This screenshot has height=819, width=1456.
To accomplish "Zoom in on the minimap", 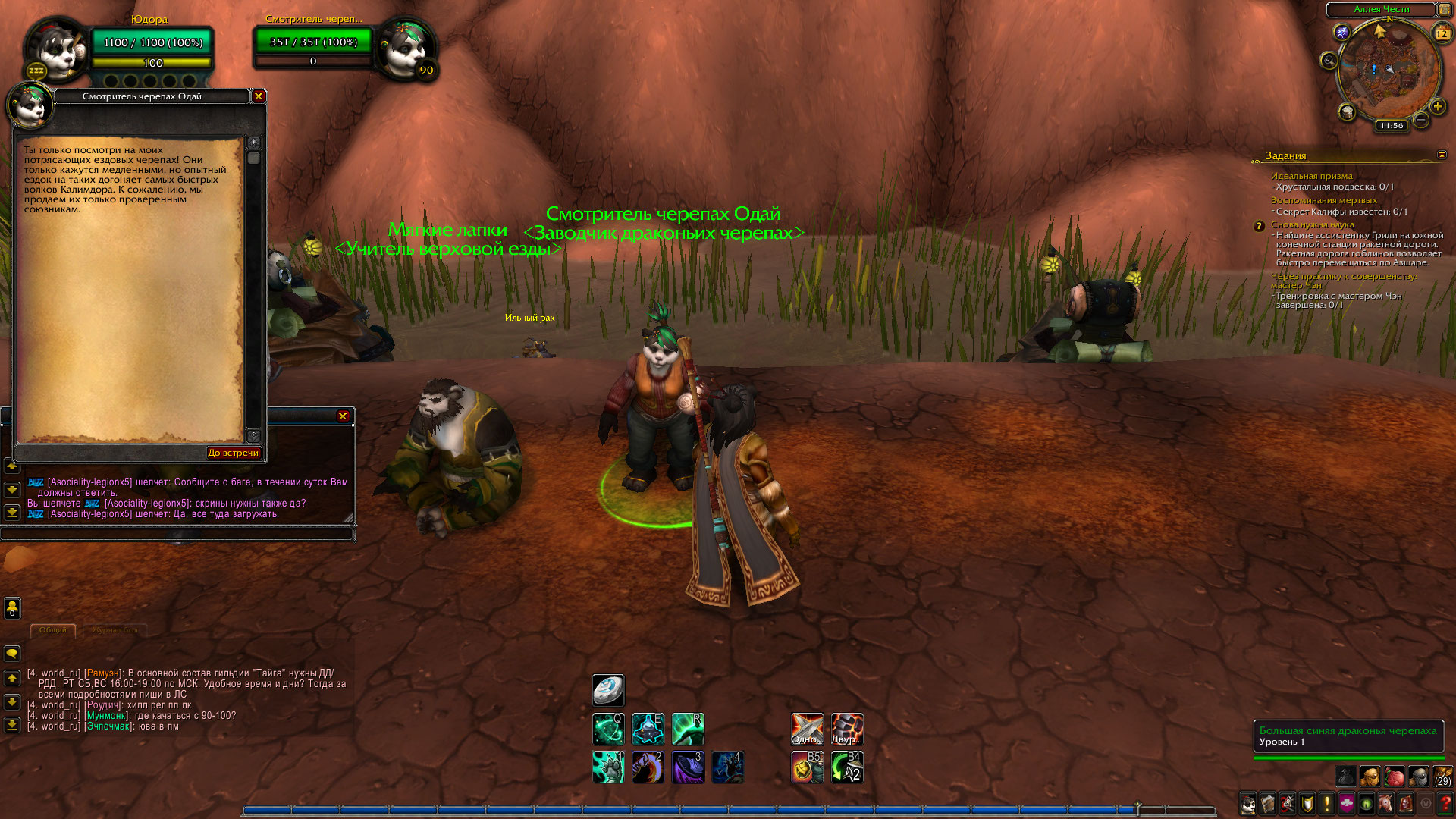I will 1437,106.
